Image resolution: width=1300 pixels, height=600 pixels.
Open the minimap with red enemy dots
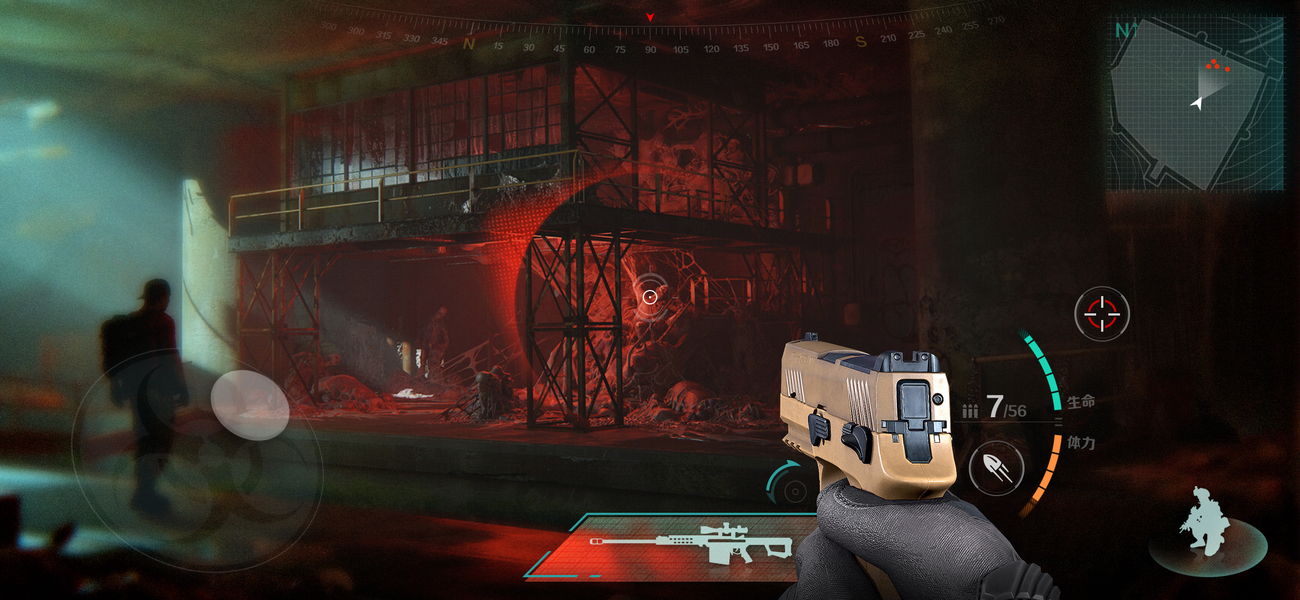pyautogui.click(x=1198, y=104)
